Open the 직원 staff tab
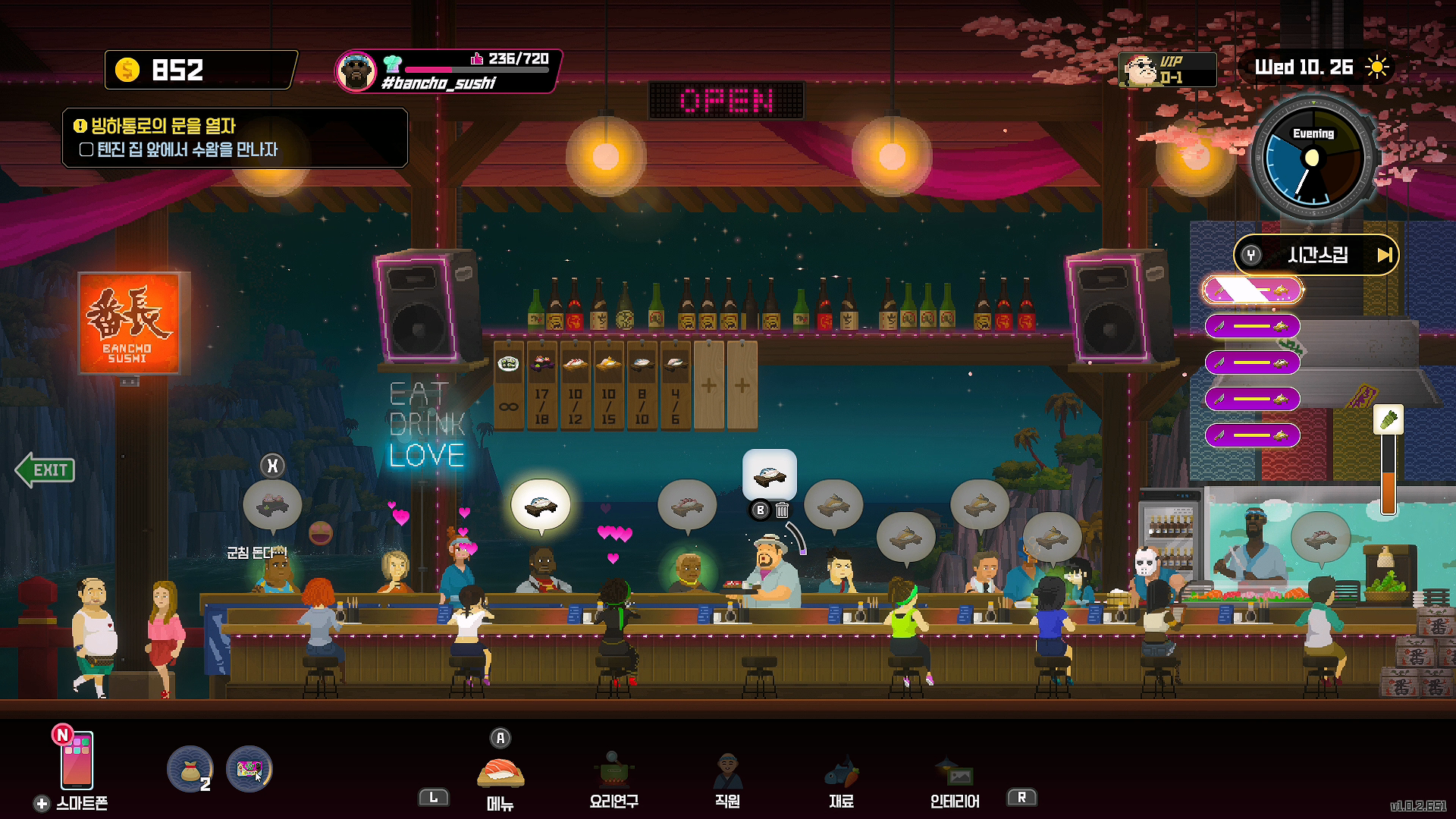Viewport: 1456px width, 819px height. (727, 777)
